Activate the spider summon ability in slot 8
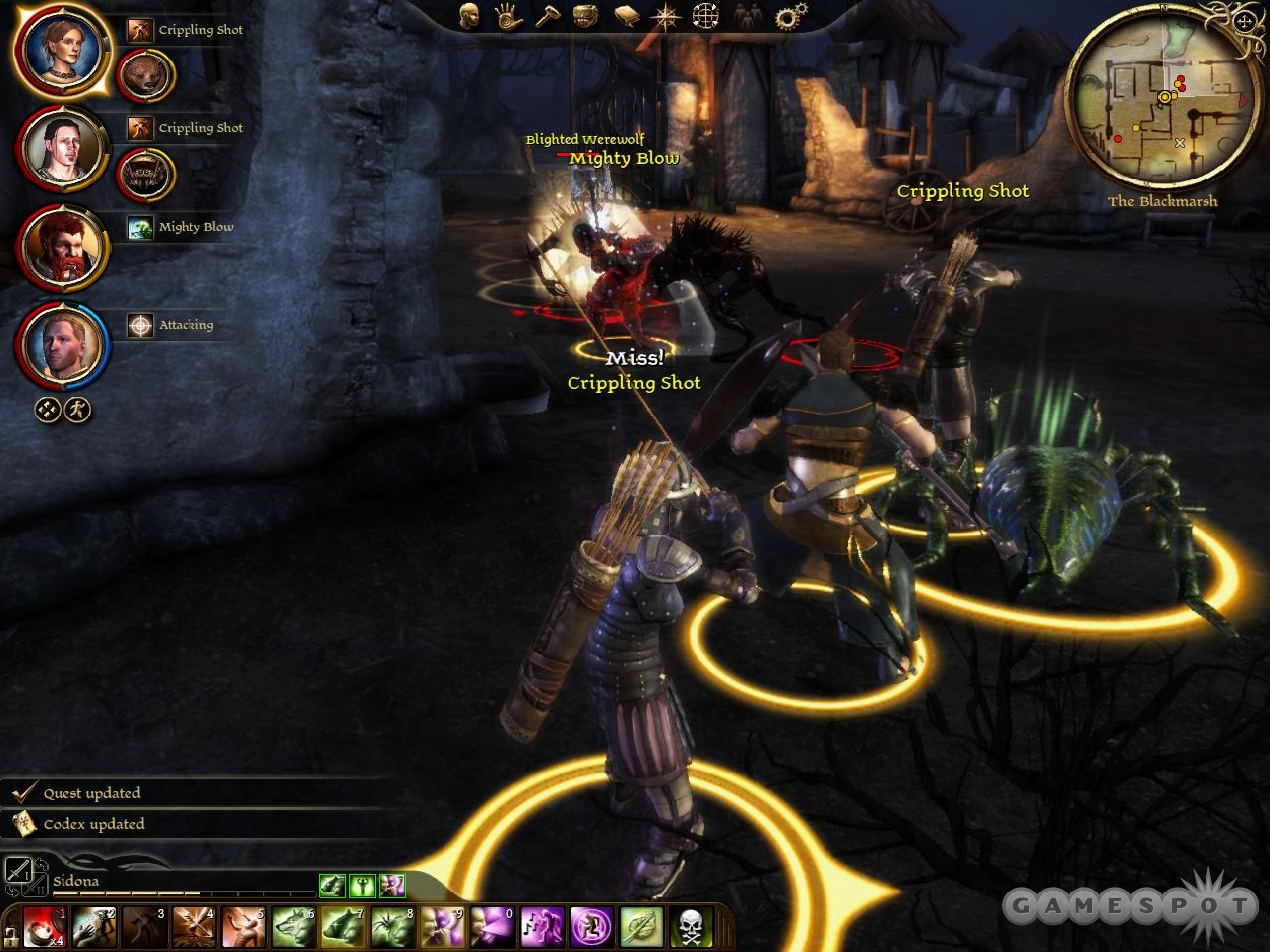The height and width of the screenshot is (952, 1270). pyautogui.click(x=393, y=927)
